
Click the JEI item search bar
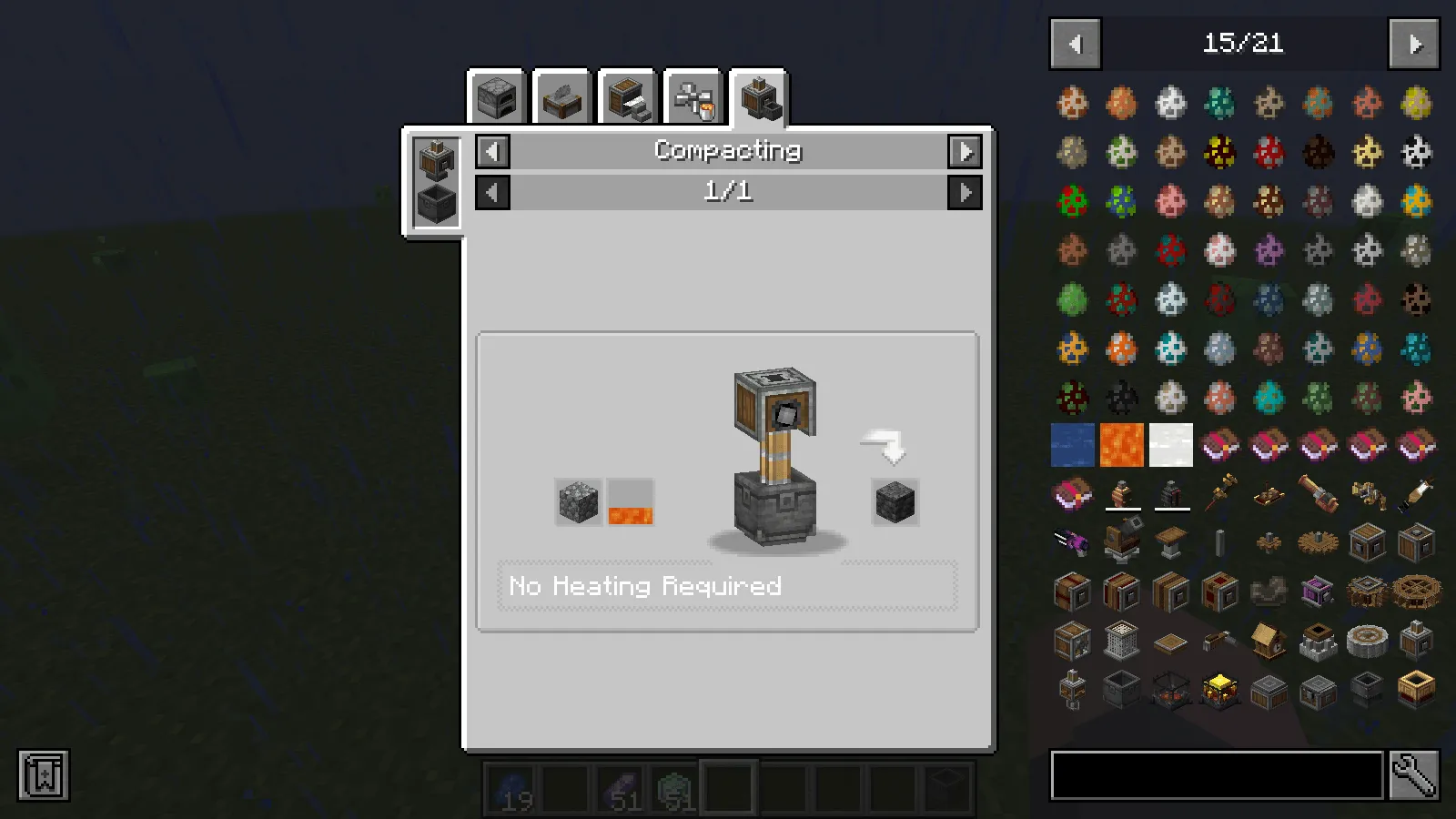click(1215, 776)
